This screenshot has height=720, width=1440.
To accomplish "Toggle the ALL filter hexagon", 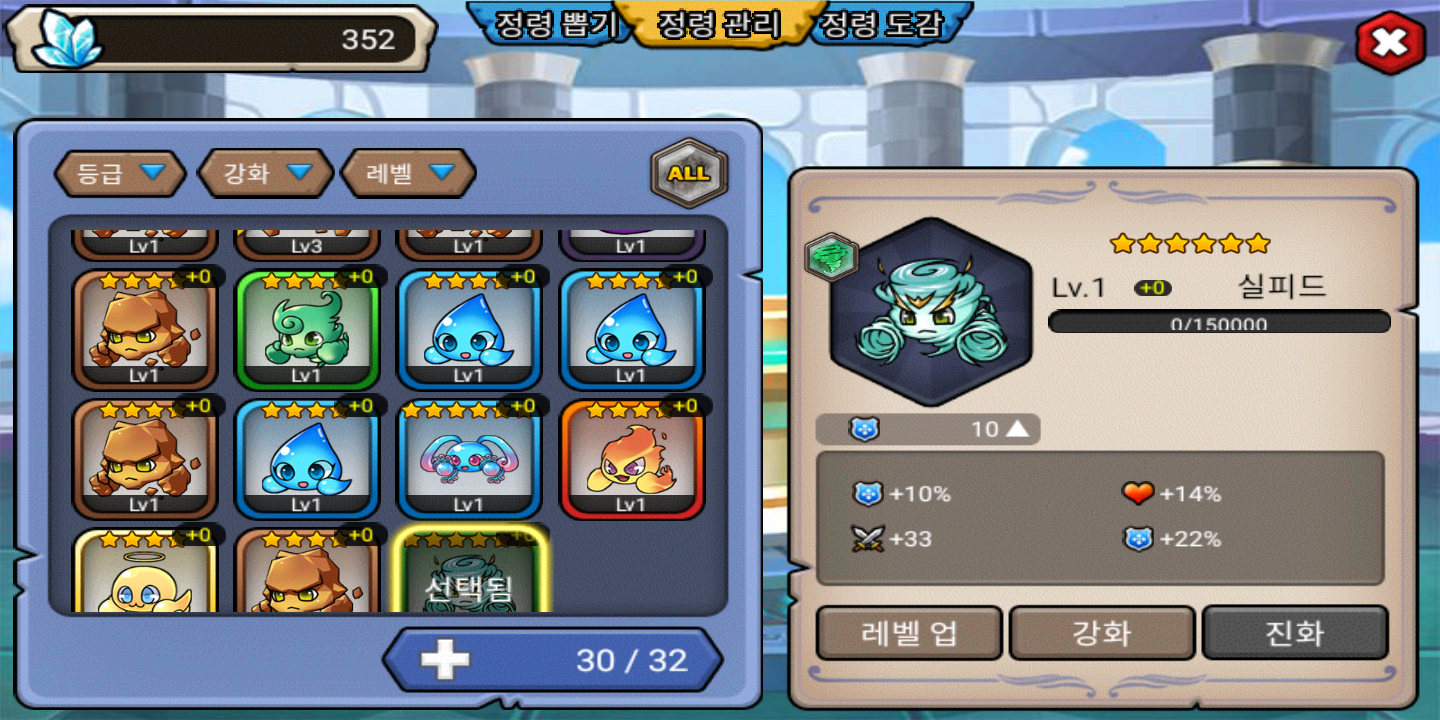I will coord(689,174).
